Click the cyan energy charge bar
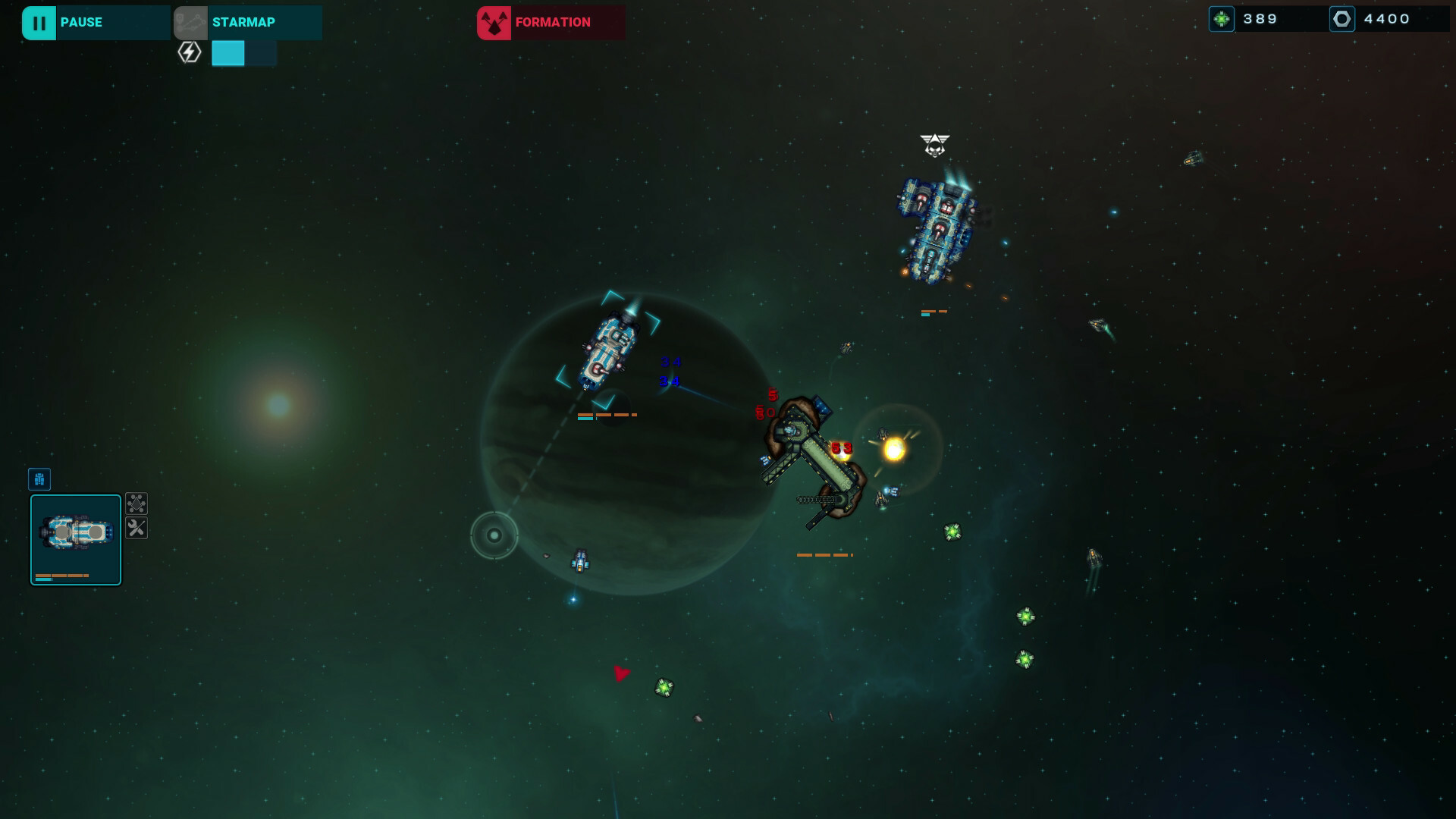The height and width of the screenshot is (819, 1456). [229, 54]
